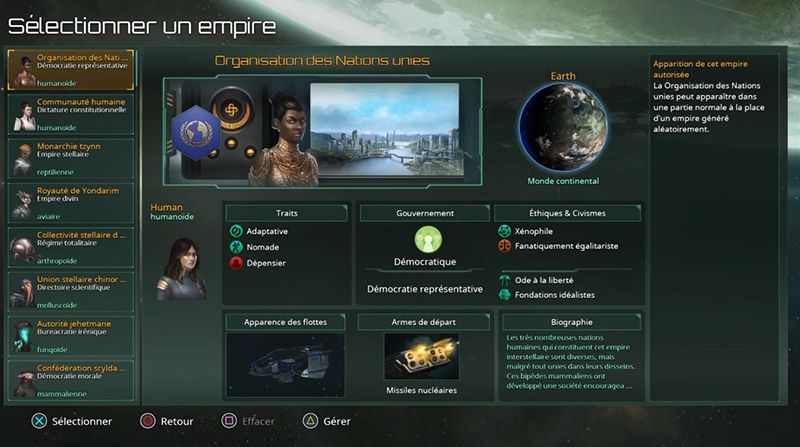
Task: Choose the Communauté humaine empire
Action: (71, 114)
